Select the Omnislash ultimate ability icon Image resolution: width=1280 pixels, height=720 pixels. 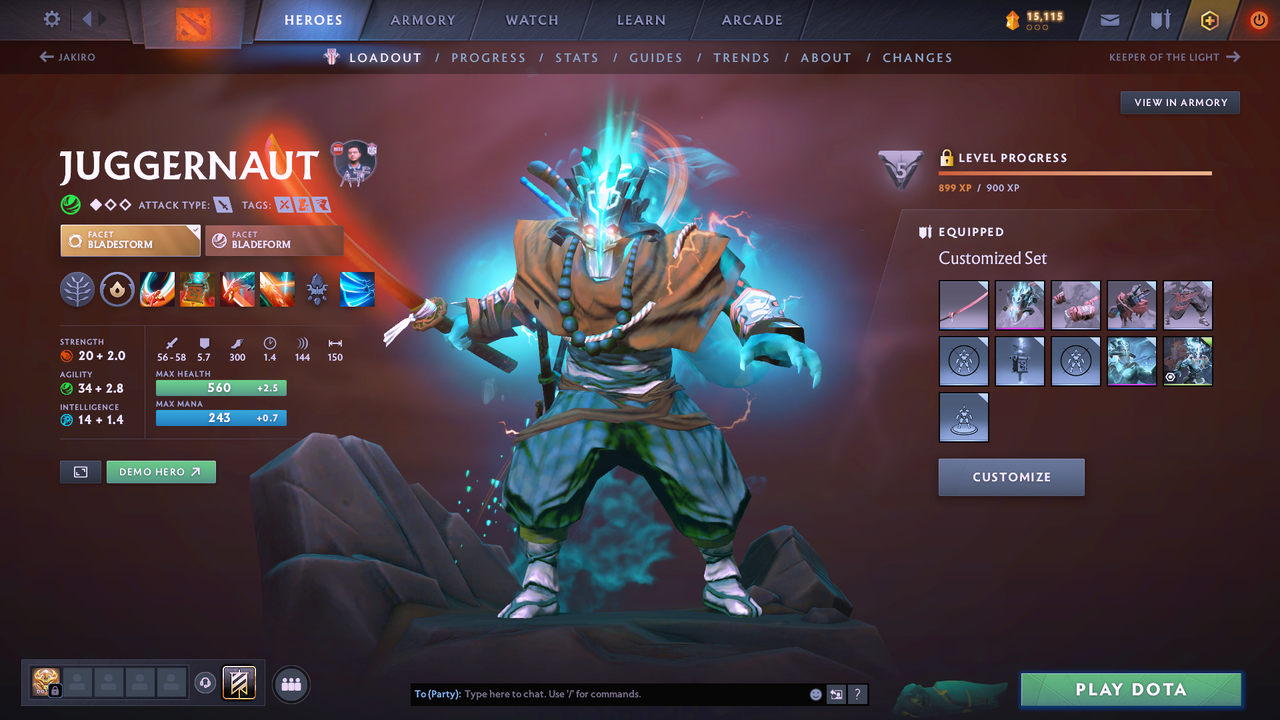(x=277, y=290)
